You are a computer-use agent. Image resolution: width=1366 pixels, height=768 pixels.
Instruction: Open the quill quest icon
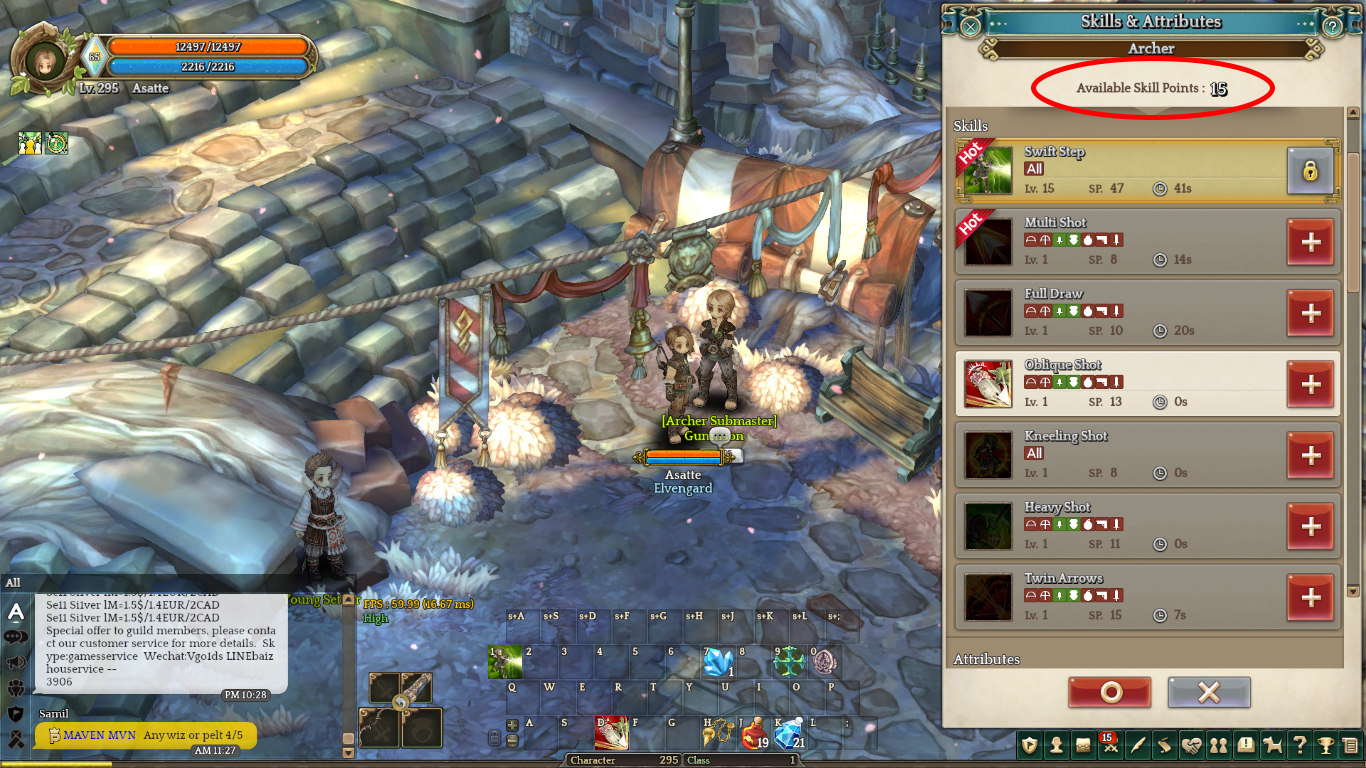(x=1140, y=745)
